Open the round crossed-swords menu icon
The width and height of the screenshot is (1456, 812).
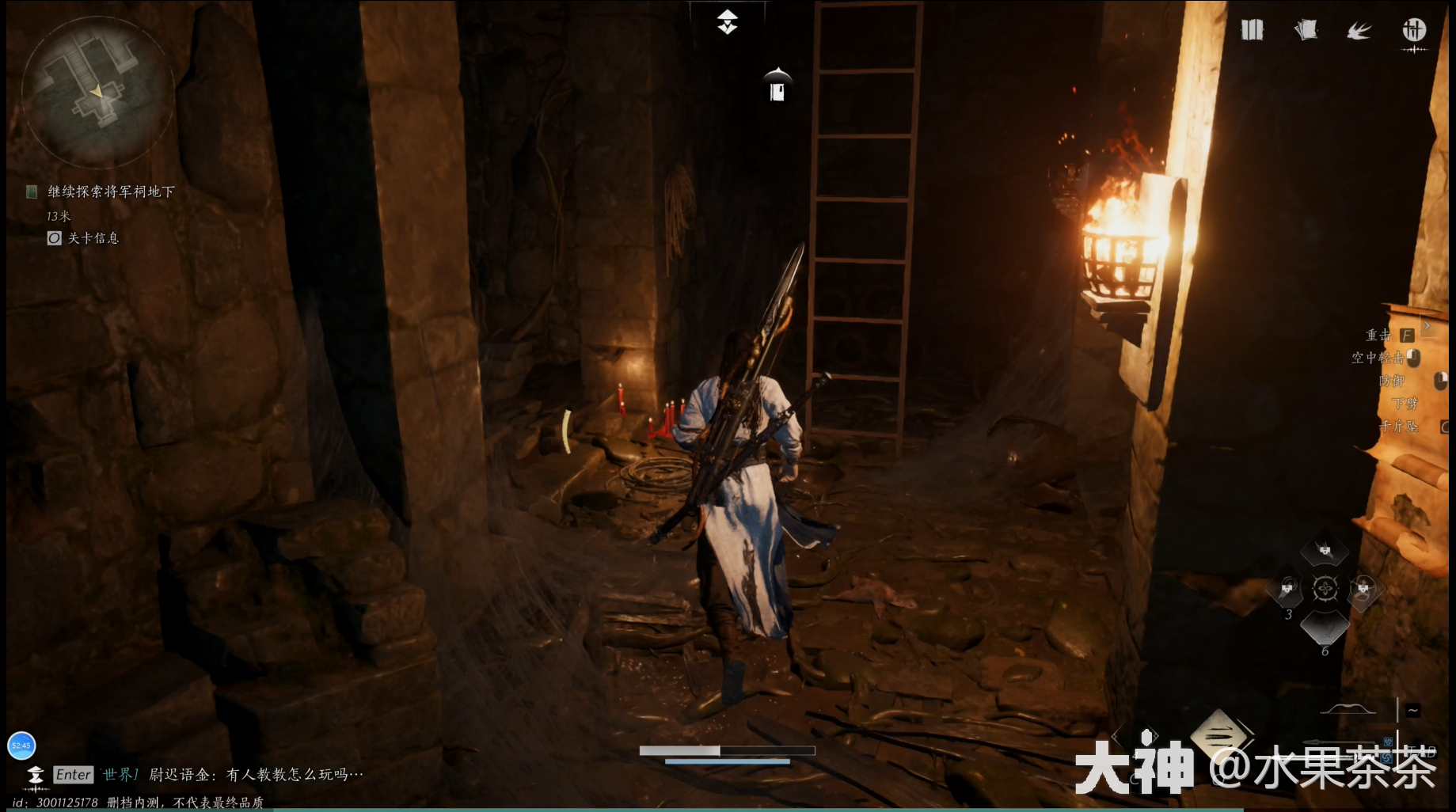tap(1414, 31)
